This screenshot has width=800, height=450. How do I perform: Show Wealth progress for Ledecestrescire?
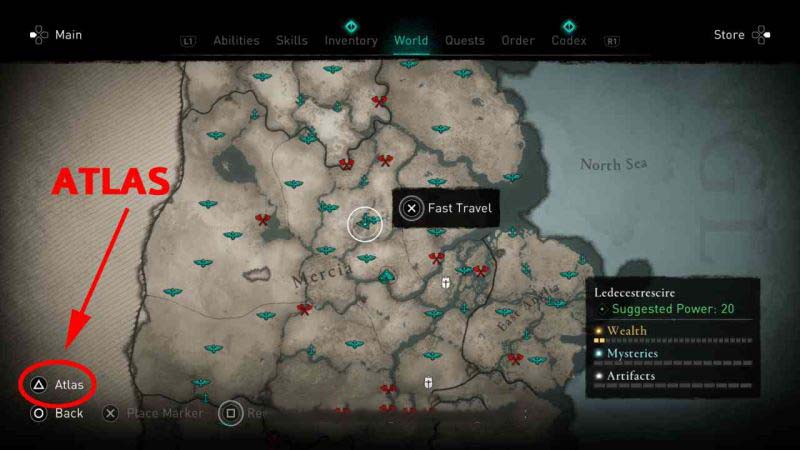point(626,331)
